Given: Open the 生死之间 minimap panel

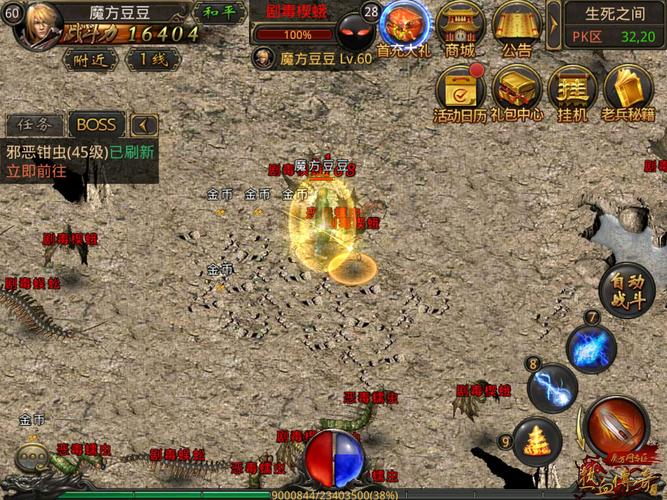Looking at the screenshot, I should click(615, 24).
